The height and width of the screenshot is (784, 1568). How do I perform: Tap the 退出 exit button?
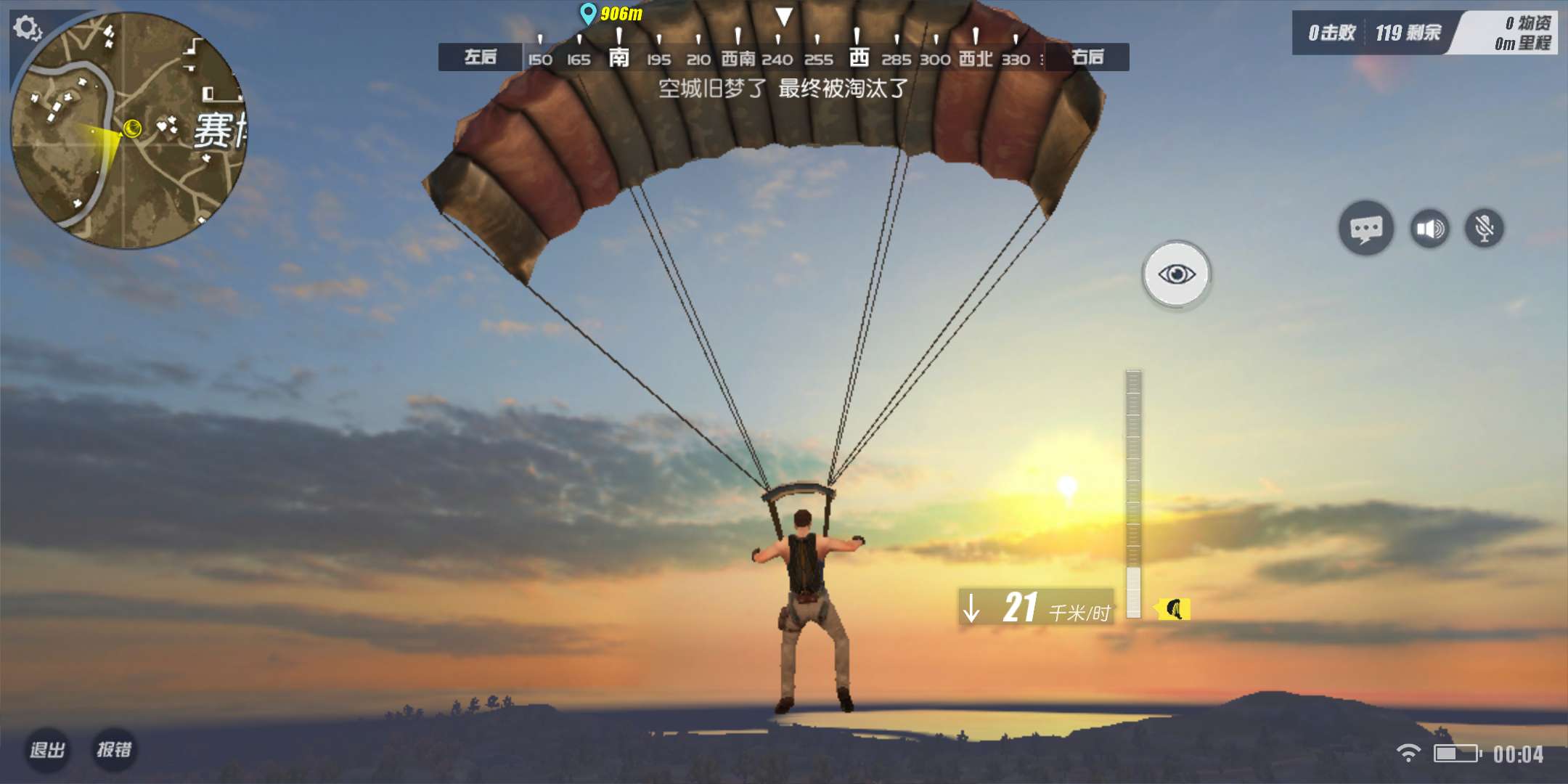[48, 749]
